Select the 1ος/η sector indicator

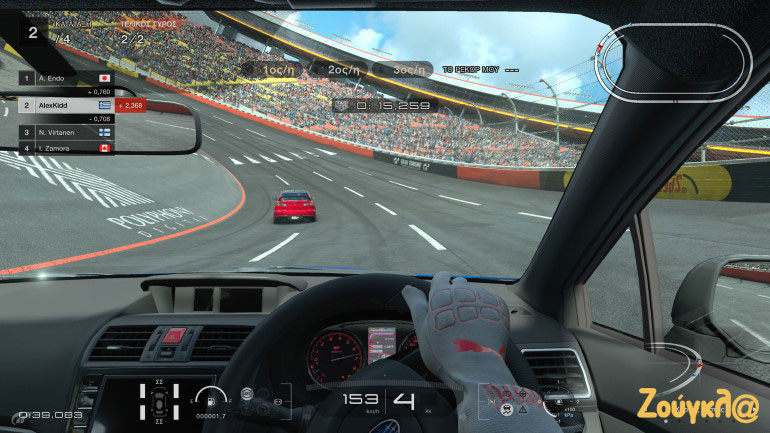(274, 69)
